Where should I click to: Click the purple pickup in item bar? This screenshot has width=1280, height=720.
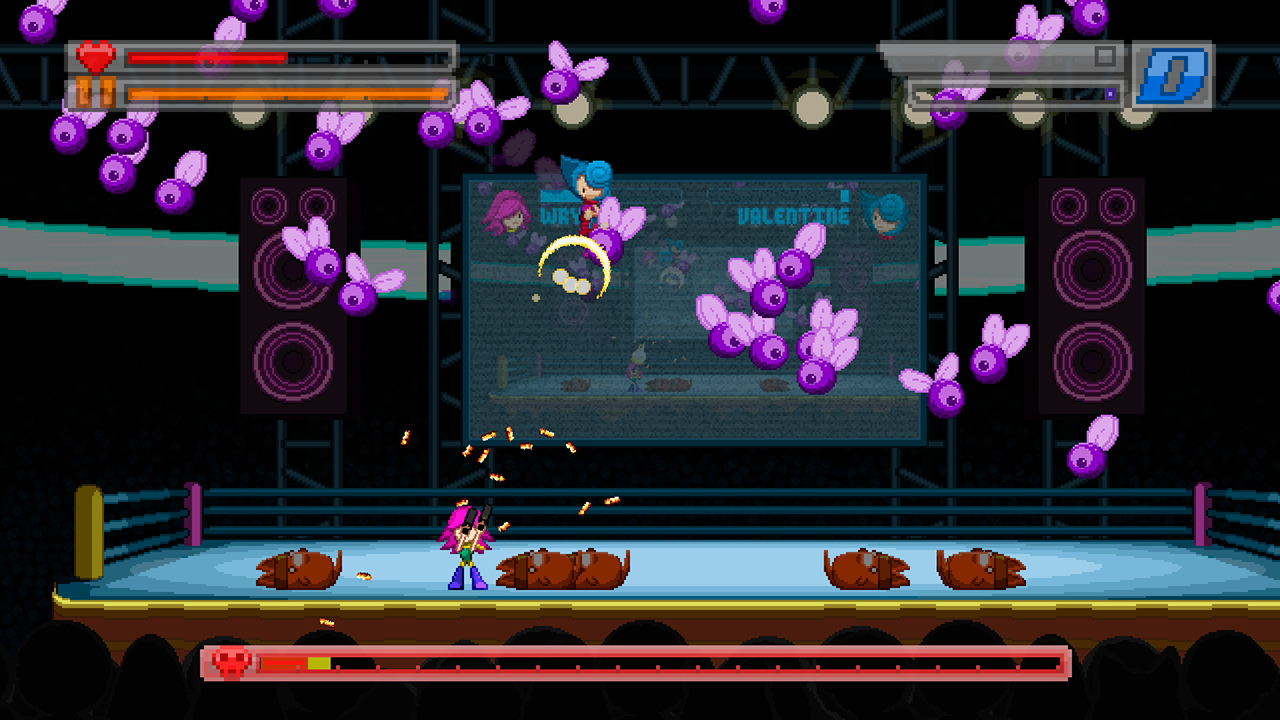(1110, 94)
